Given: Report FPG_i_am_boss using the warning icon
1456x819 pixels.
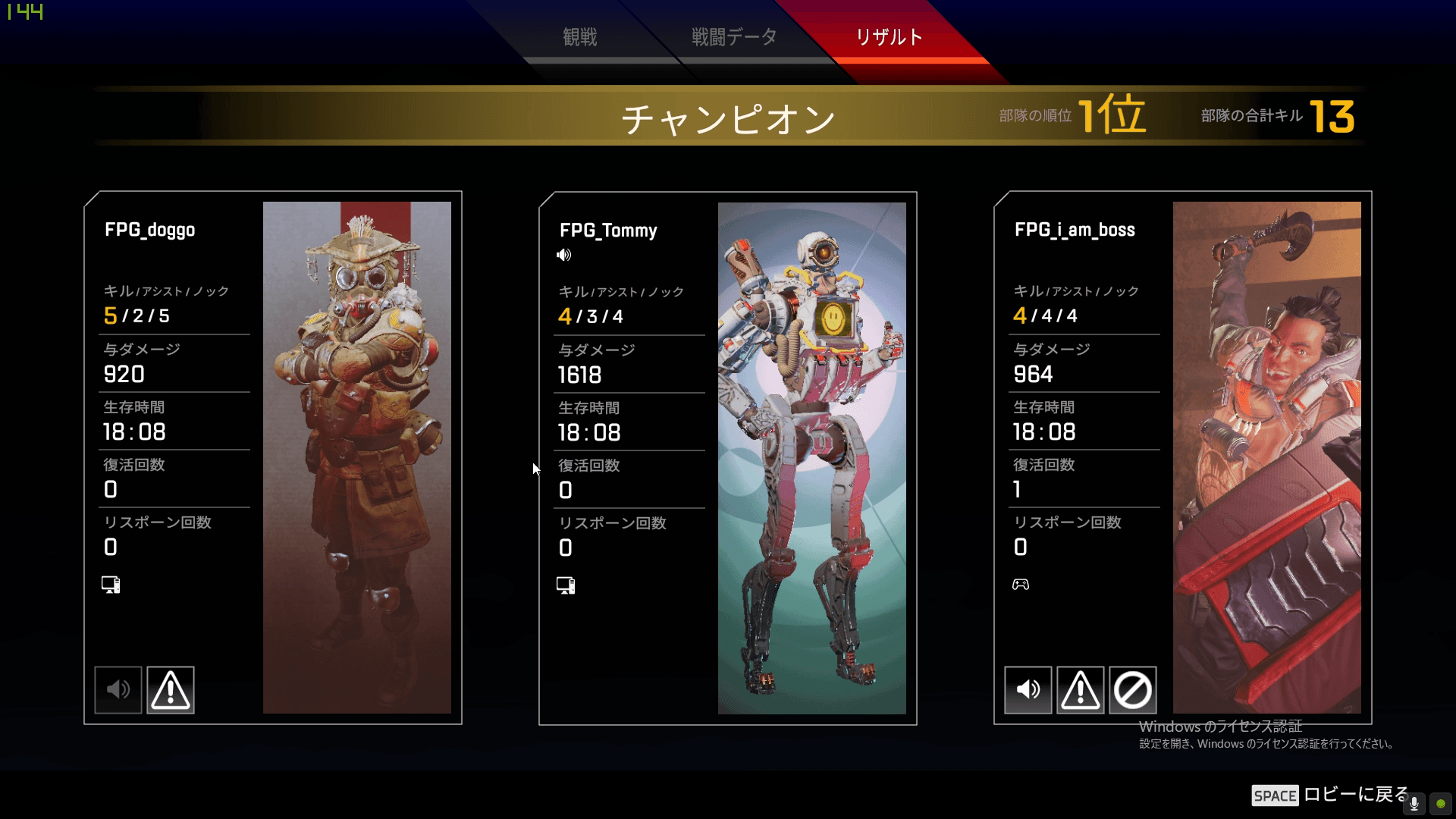Looking at the screenshot, I should tap(1080, 689).
